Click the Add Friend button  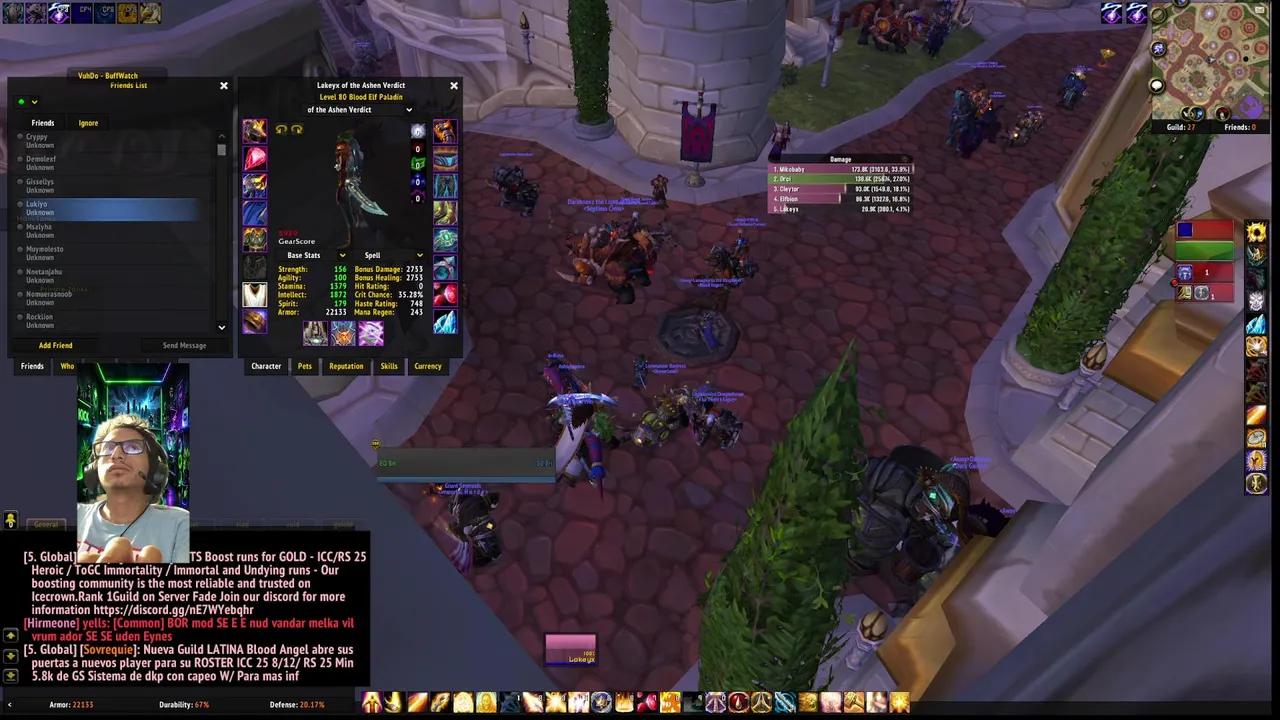pos(55,345)
